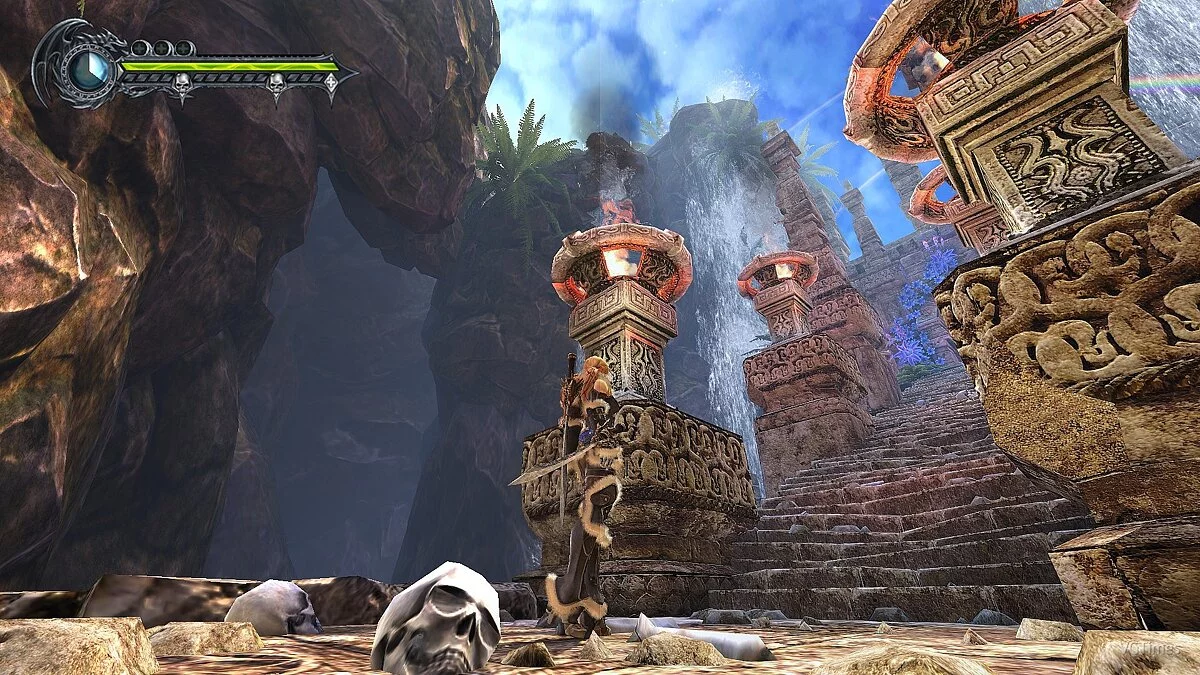Select the diamond plus icon ending the bar
This screenshot has width=1200, height=675.
tap(331, 83)
